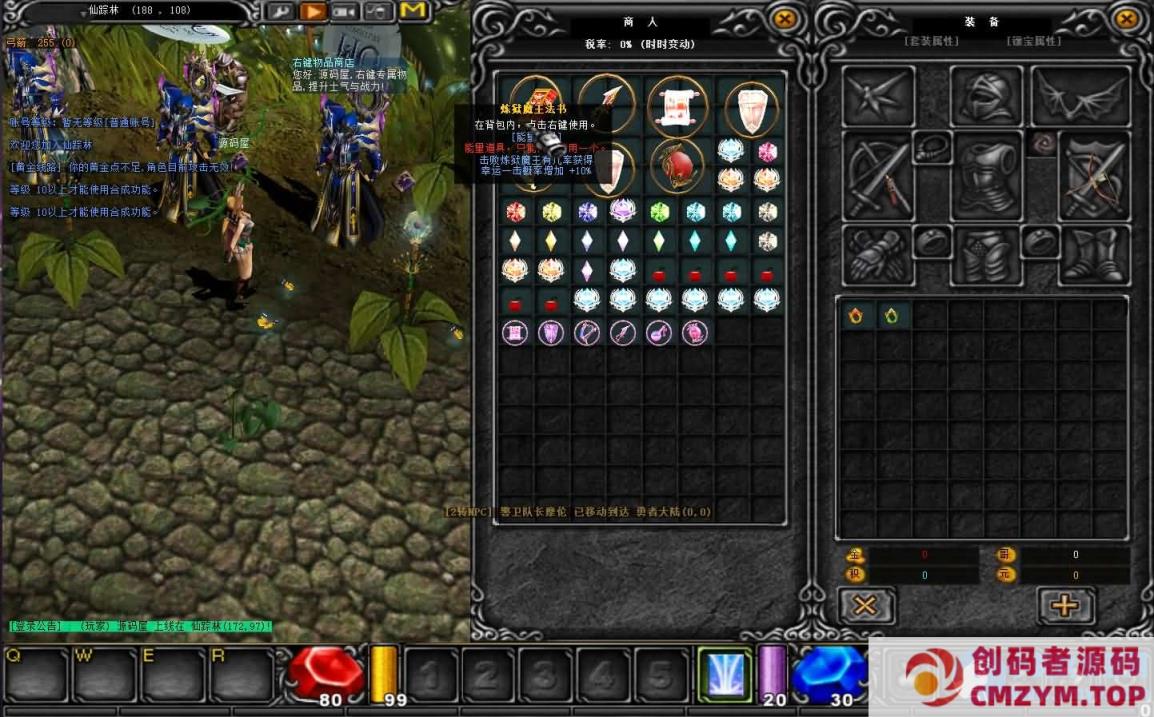Select the necklace equipment slot
The image size is (1154, 717).
point(932,147)
